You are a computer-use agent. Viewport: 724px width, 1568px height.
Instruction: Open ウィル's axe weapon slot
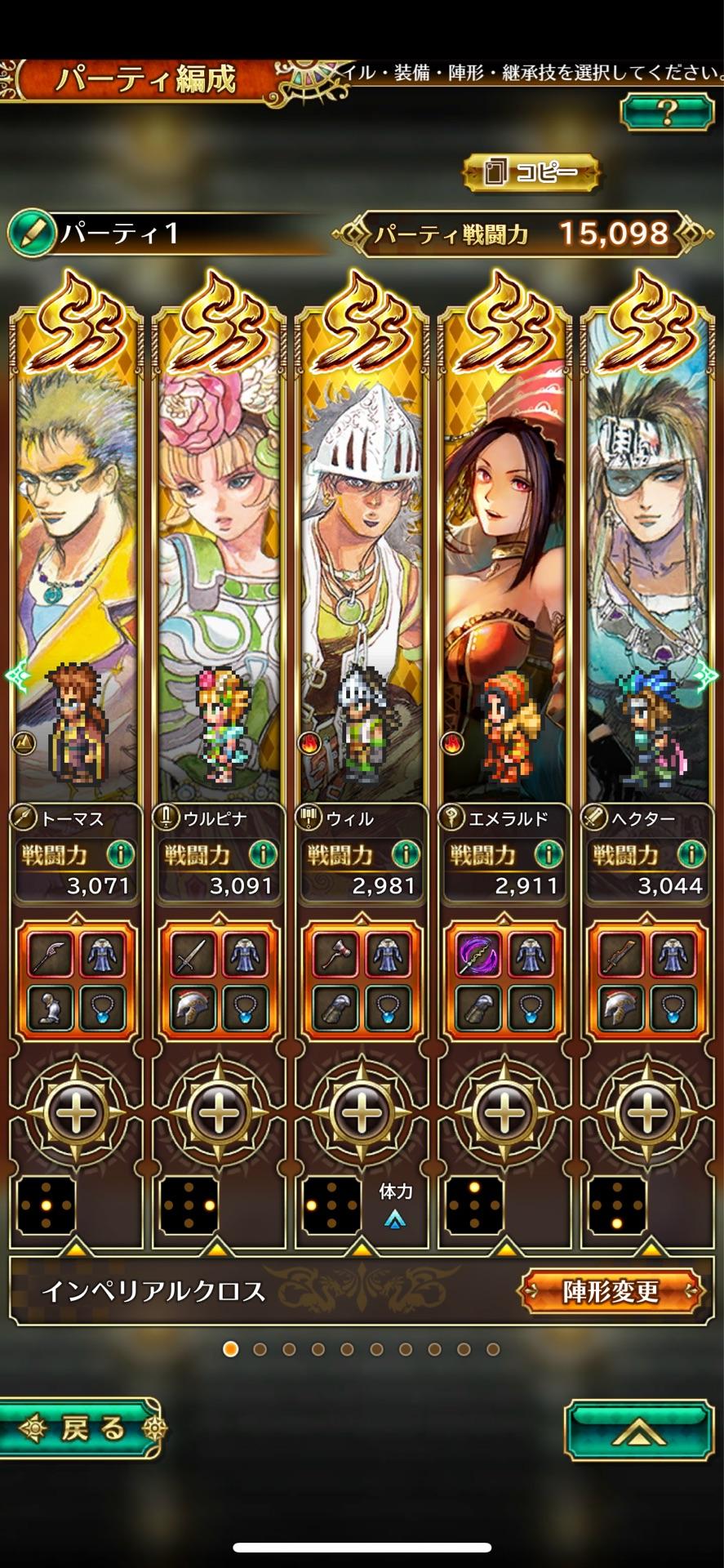coord(335,953)
